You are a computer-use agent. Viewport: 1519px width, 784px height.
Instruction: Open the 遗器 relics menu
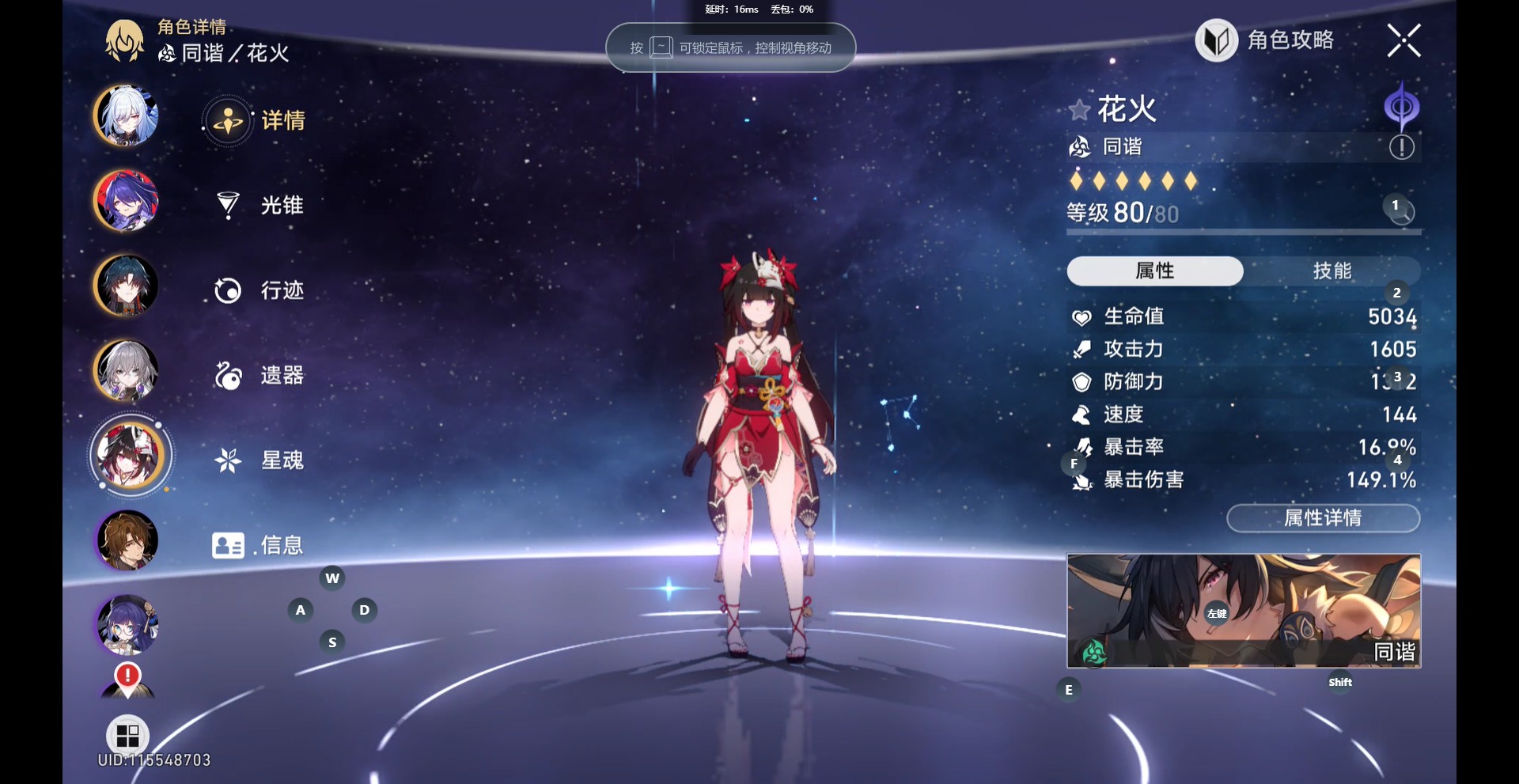[x=259, y=375]
